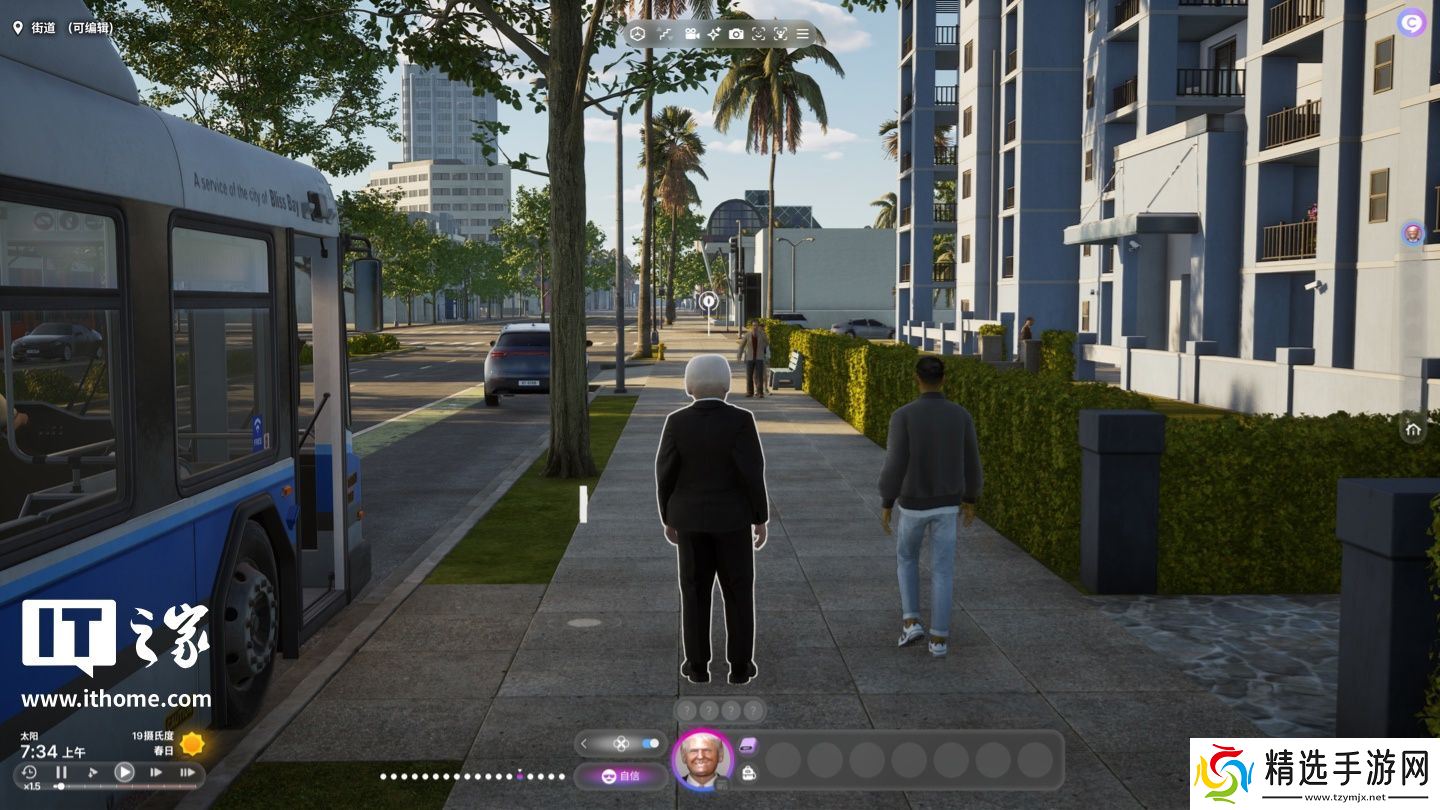Image resolution: width=1440 pixels, height=810 pixels.
Task: Toggle the blue autonomy switch
Action: 651,743
